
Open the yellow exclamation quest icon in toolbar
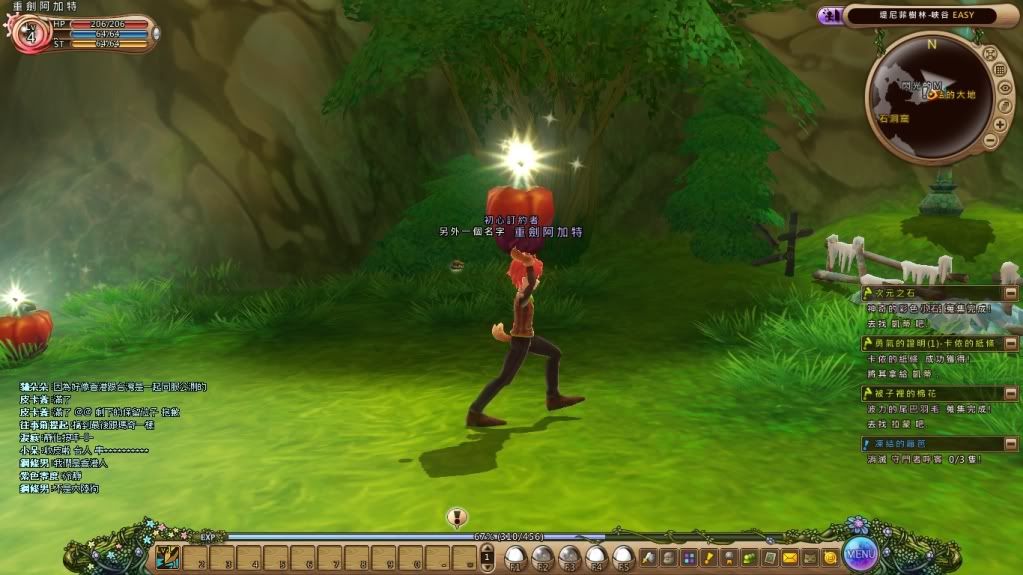click(x=709, y=557)
